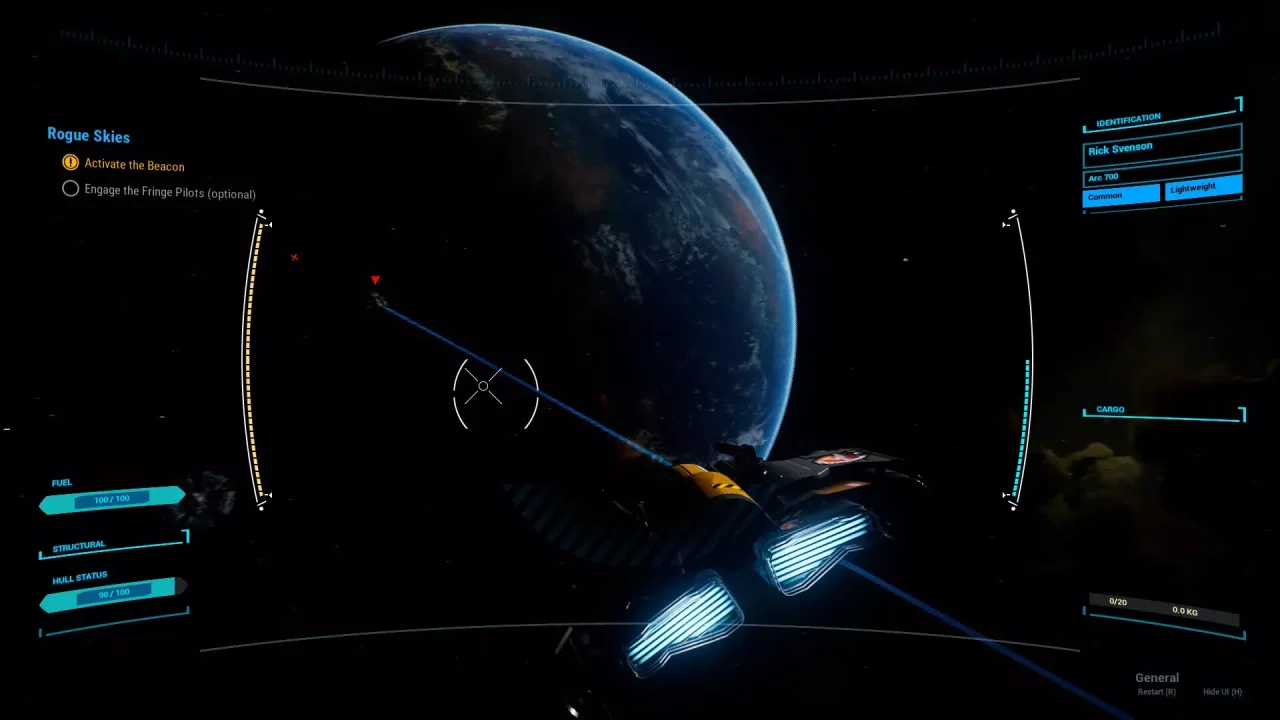Collapse the Rogue Skies mission list

pyautogui.click(x=88, y=134)
